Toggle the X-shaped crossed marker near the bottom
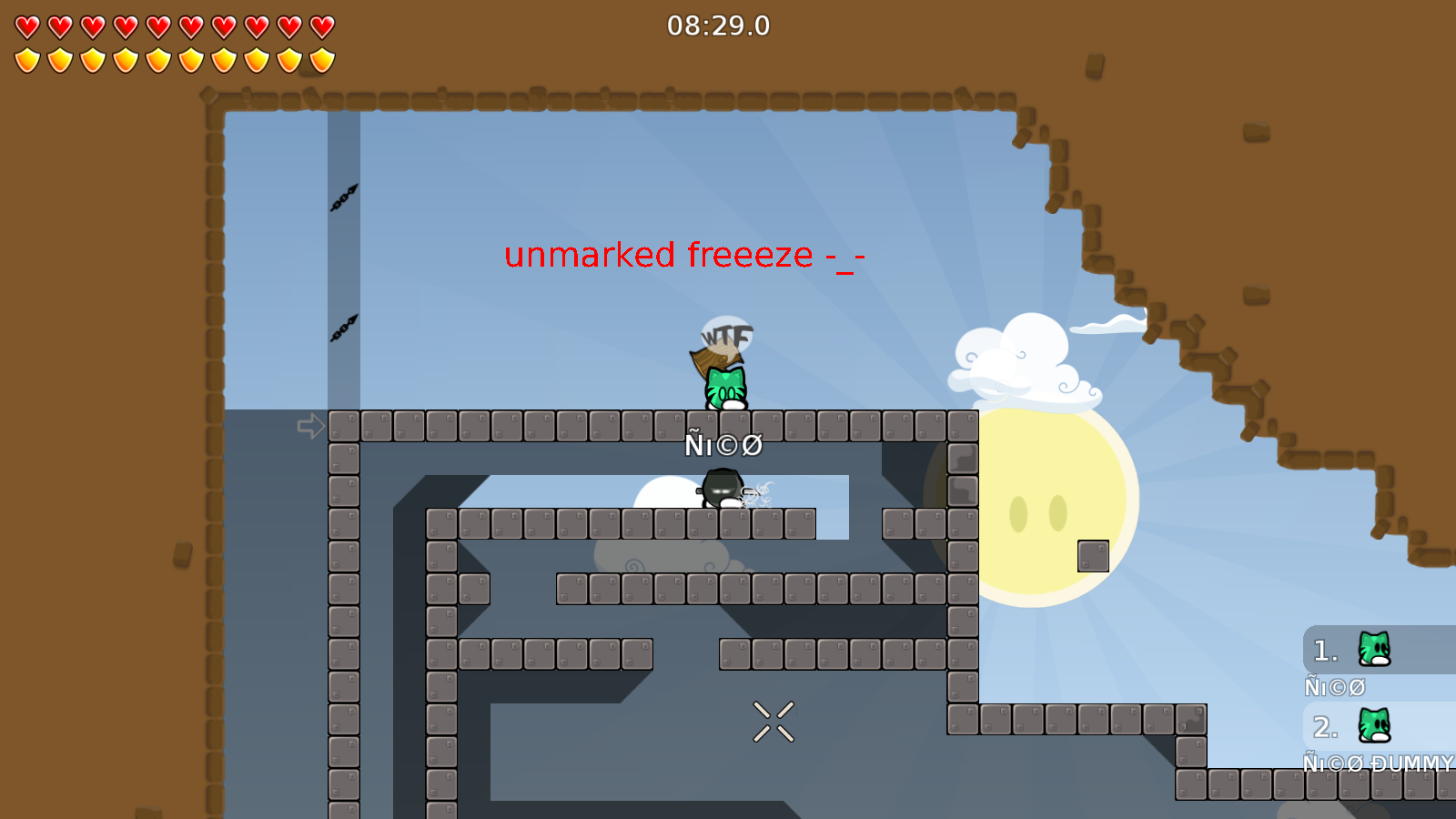 tap(773, 719)
